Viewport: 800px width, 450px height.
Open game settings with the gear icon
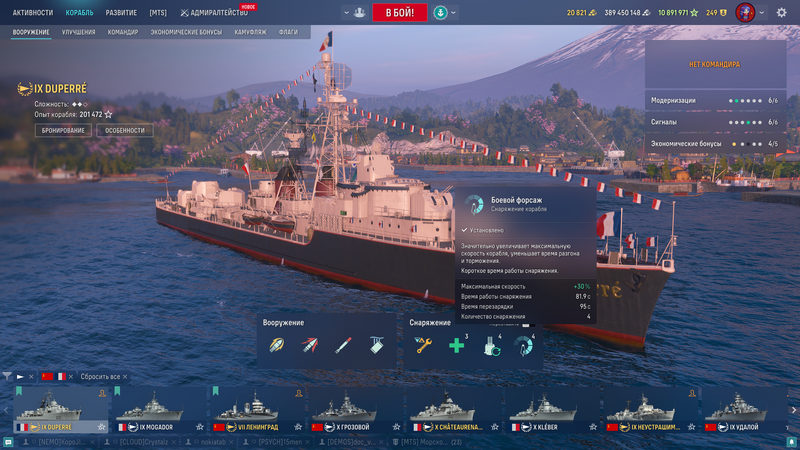(x=781, y=13)
